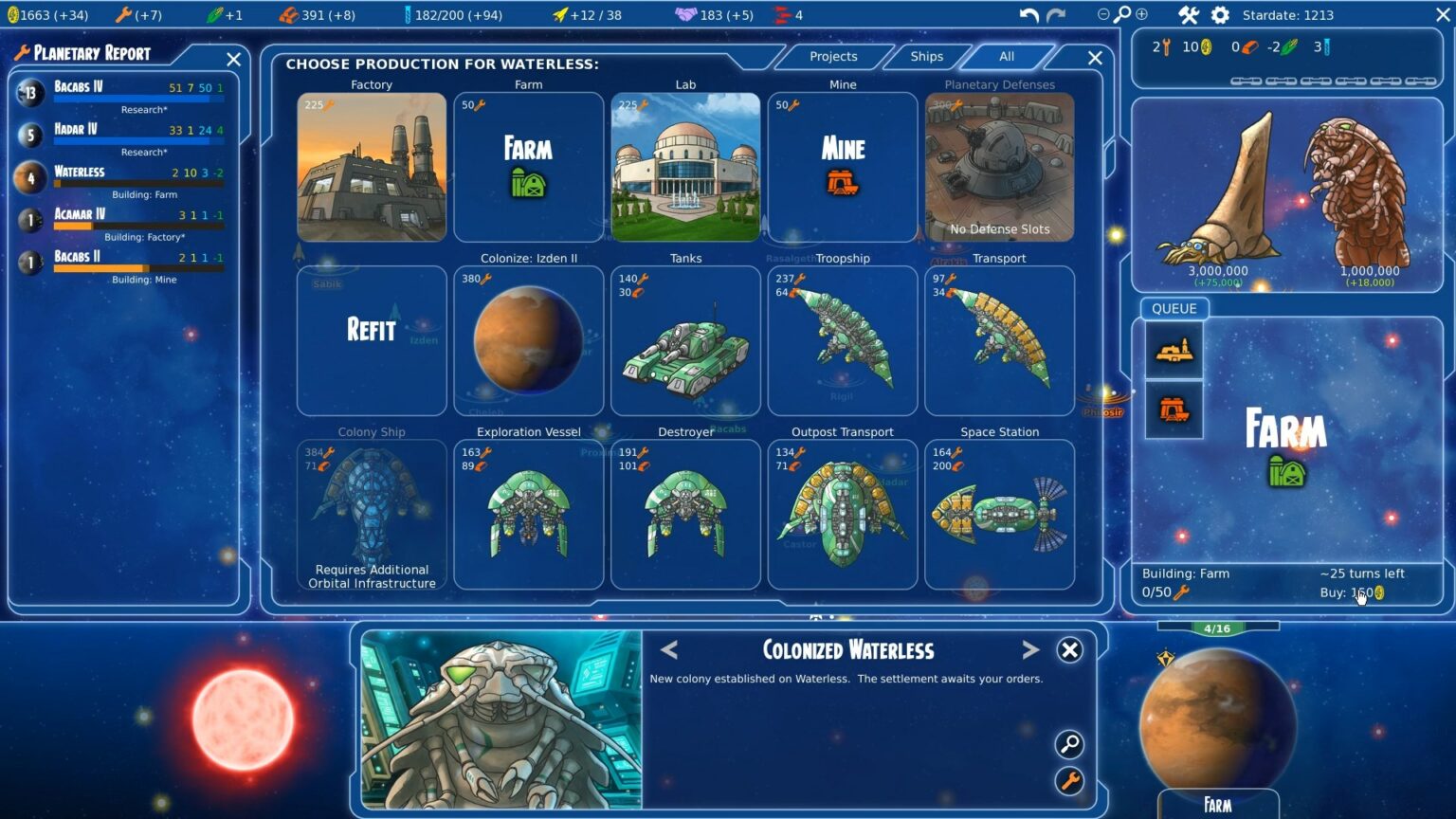This screenshot has width=1456, height=819.
Task: Select the Outpost Transport option
Action: [842, 515]
